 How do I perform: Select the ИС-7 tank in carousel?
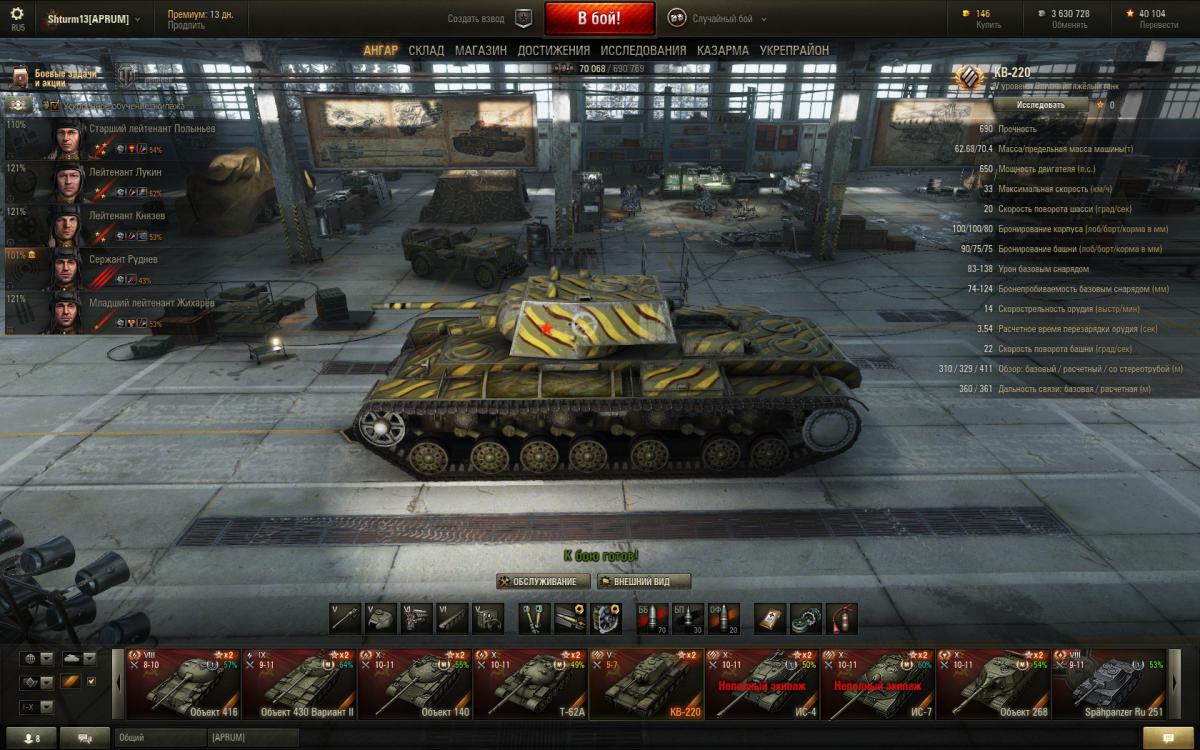coord(877,684)
